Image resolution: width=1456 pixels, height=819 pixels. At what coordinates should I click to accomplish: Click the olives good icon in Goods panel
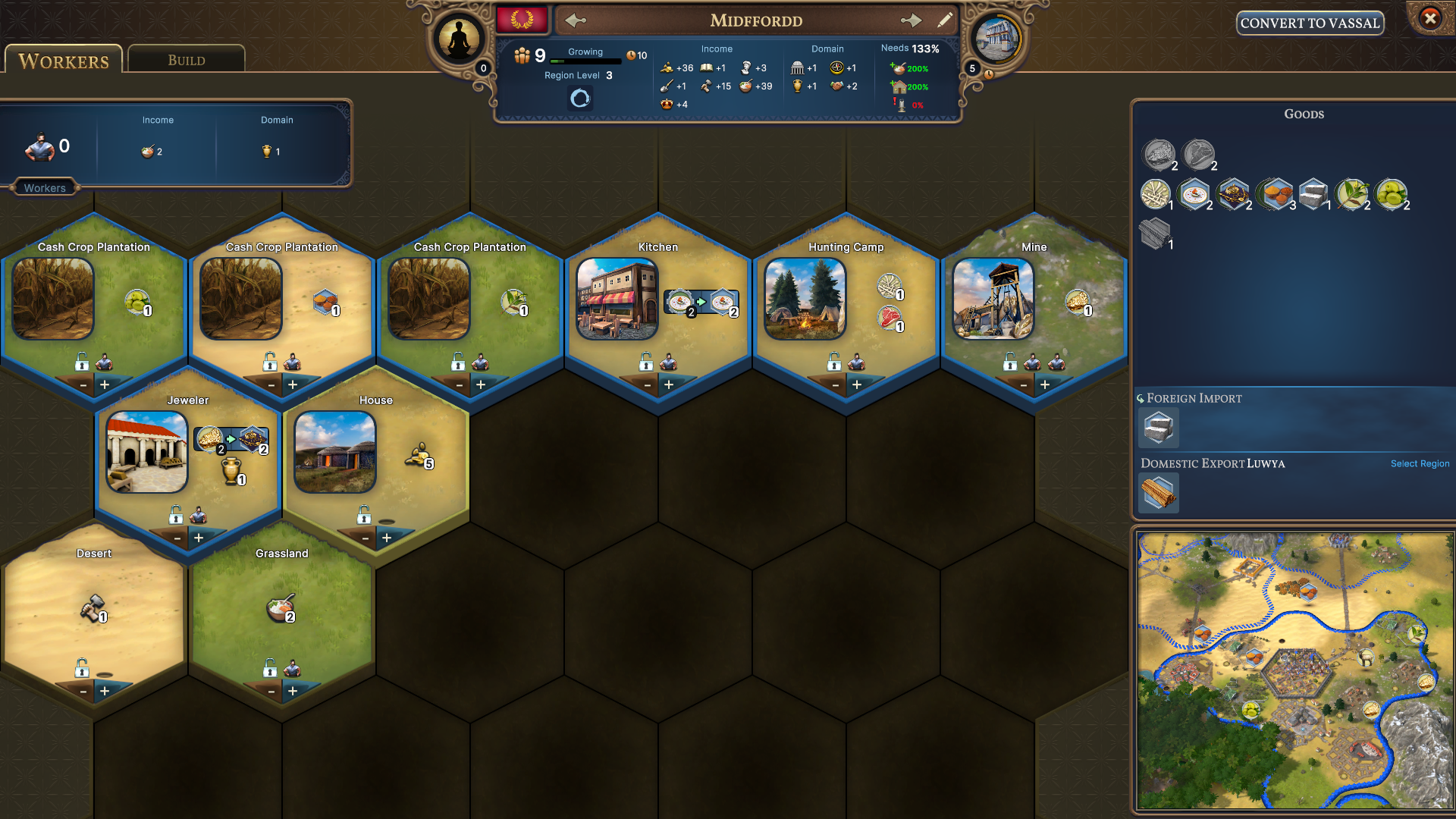click(1392, 193)
